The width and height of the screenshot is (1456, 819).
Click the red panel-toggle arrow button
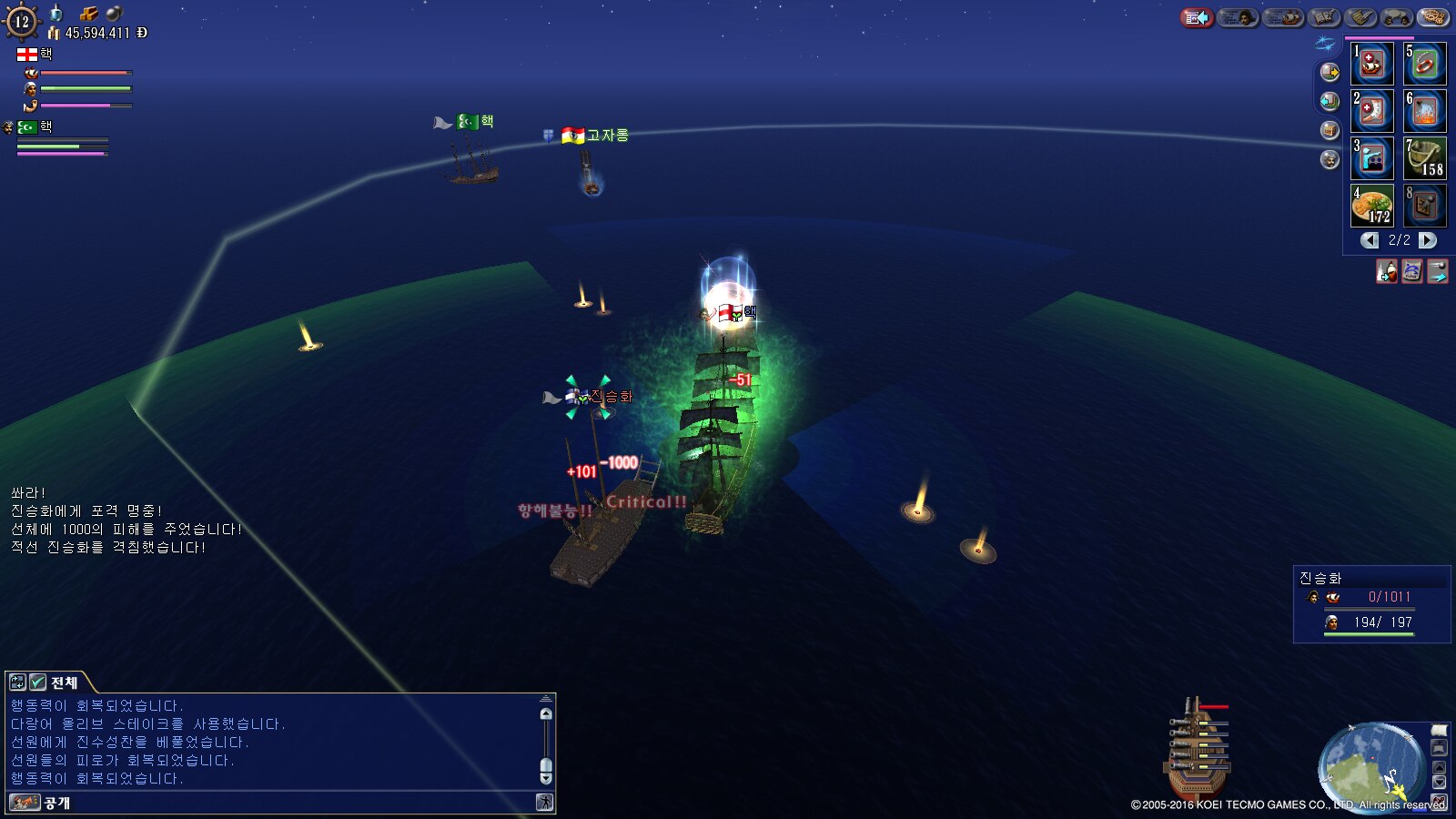coord(1197,17)
